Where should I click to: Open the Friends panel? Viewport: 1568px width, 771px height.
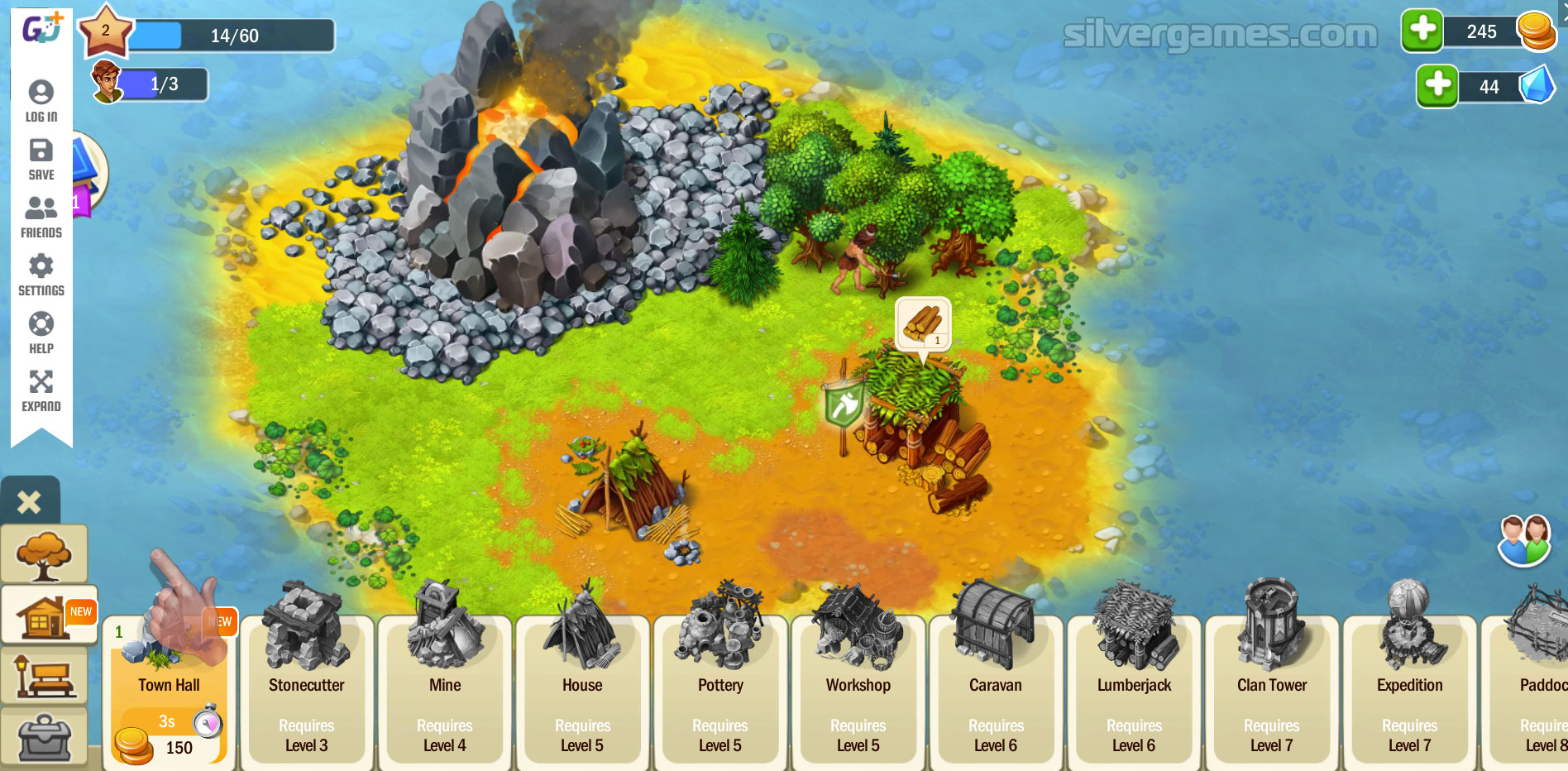[x=41, y=217]
